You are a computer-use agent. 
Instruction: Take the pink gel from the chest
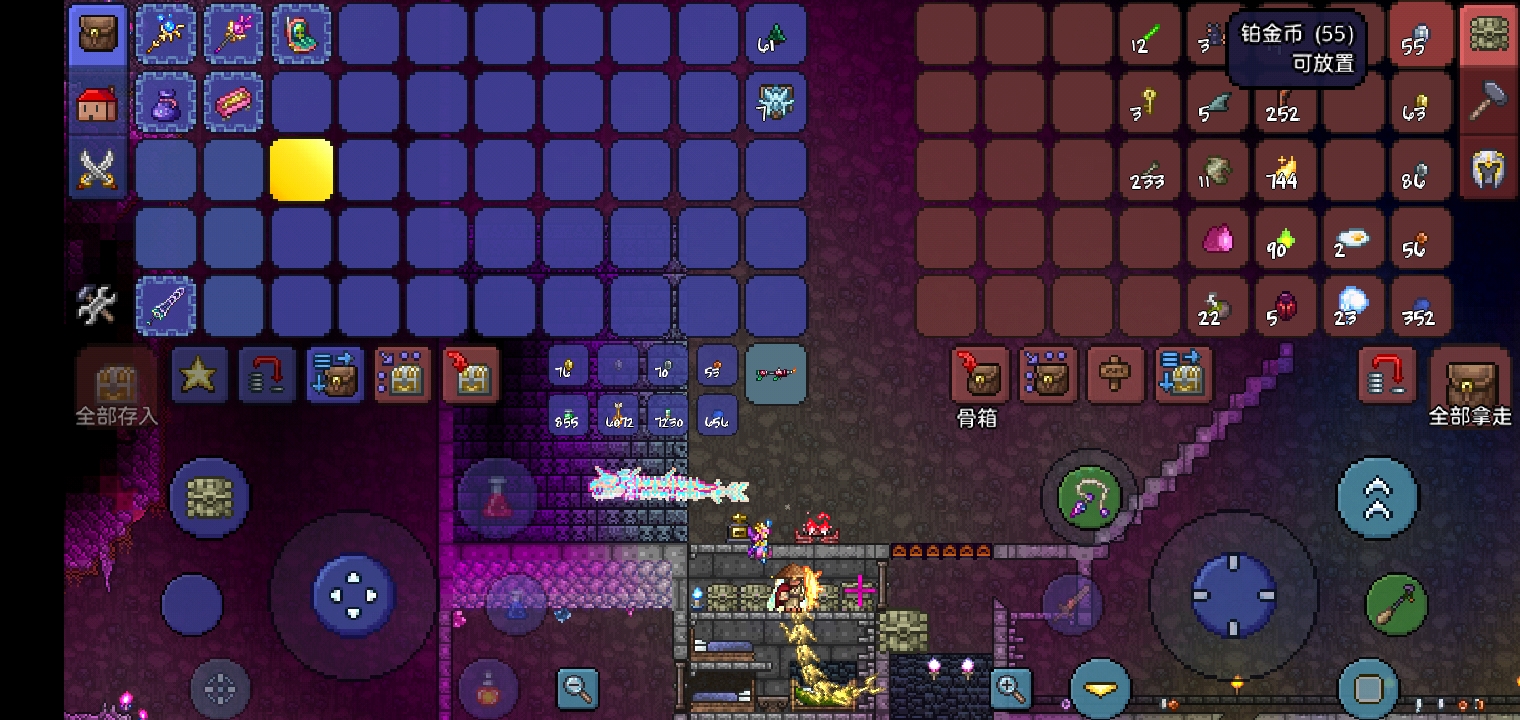click(x=1217, y=239)
